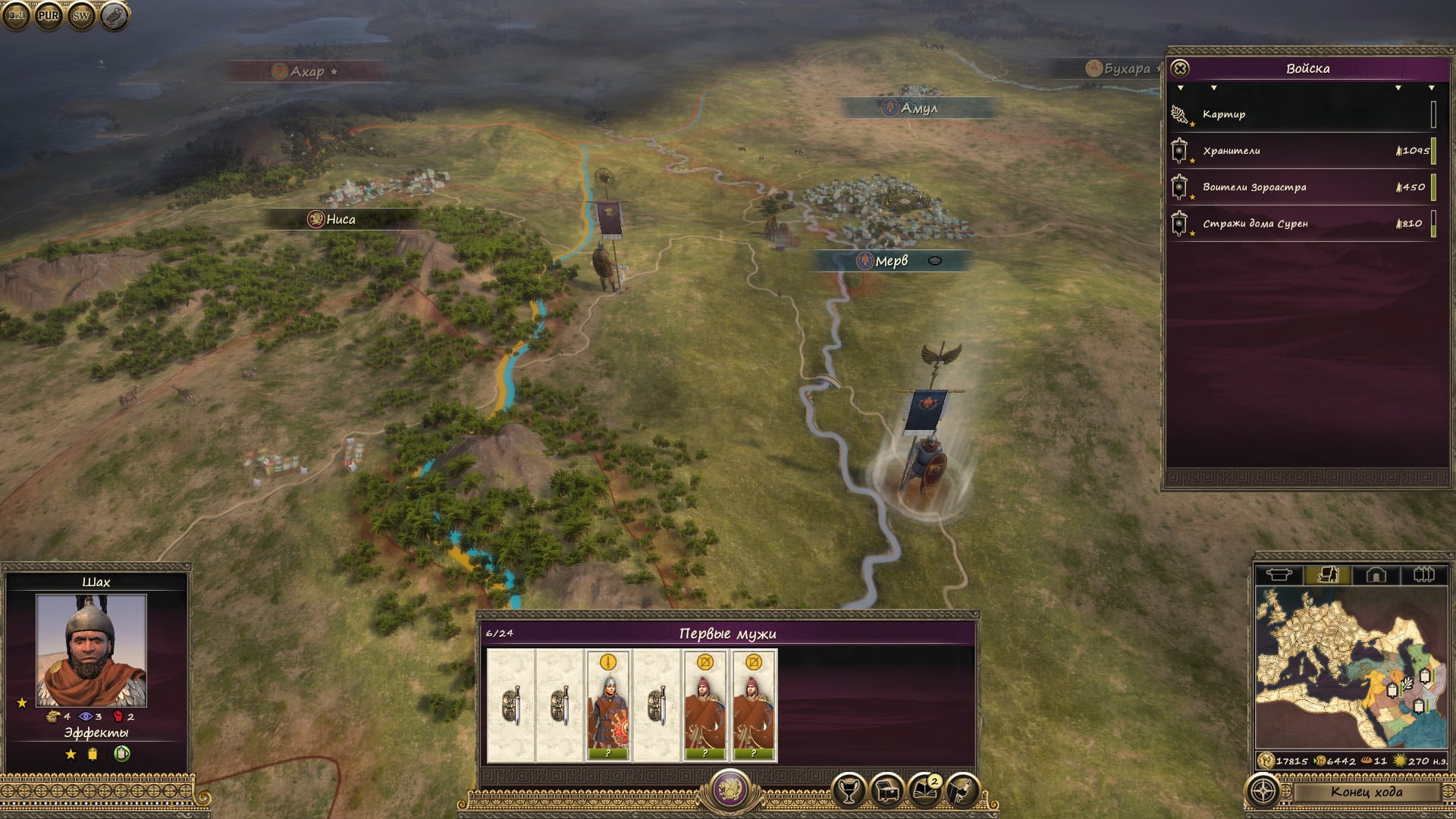Open the treasure chest menu

click(886, 791)
